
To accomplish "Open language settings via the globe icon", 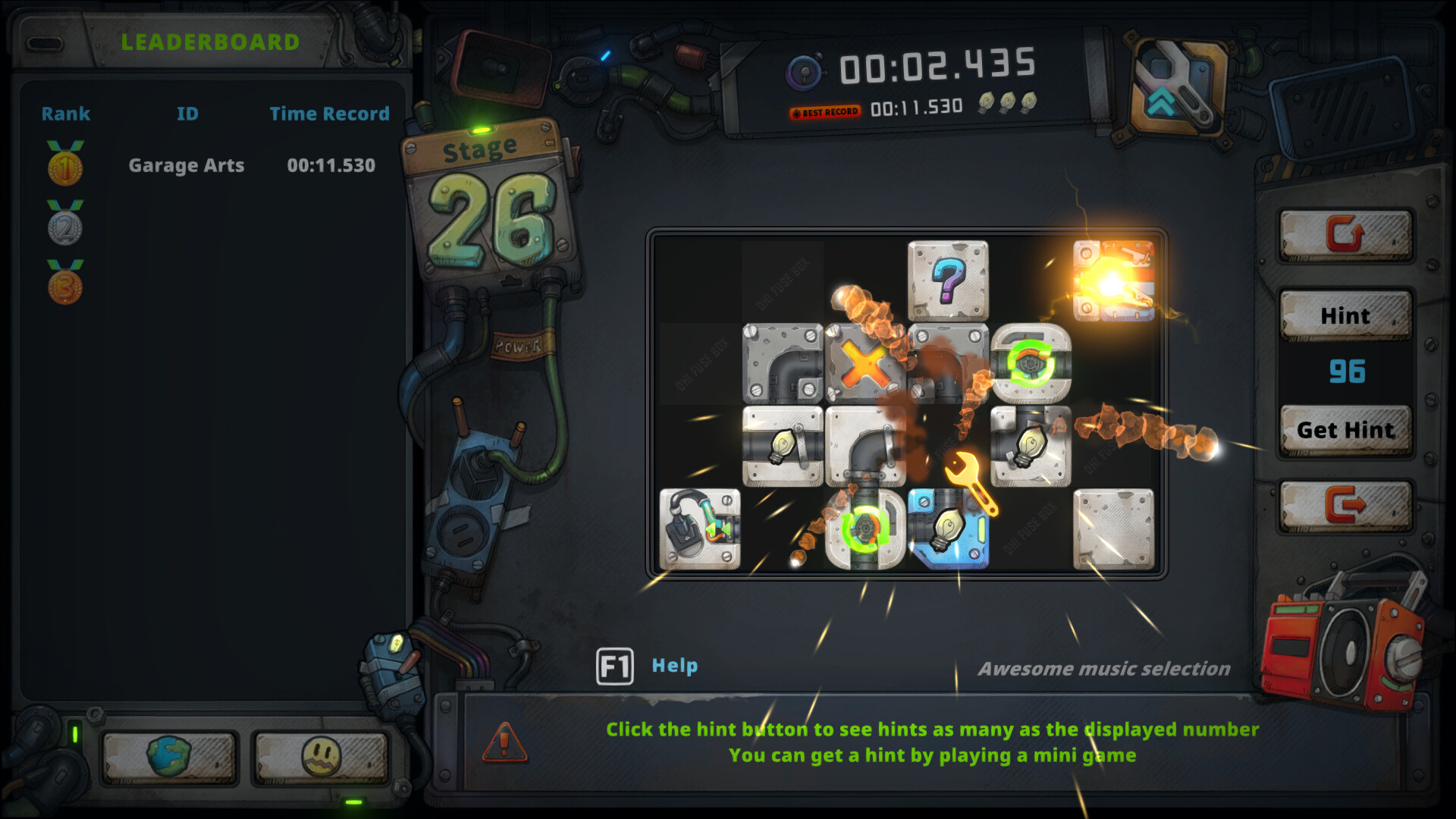I will (167, 756).
